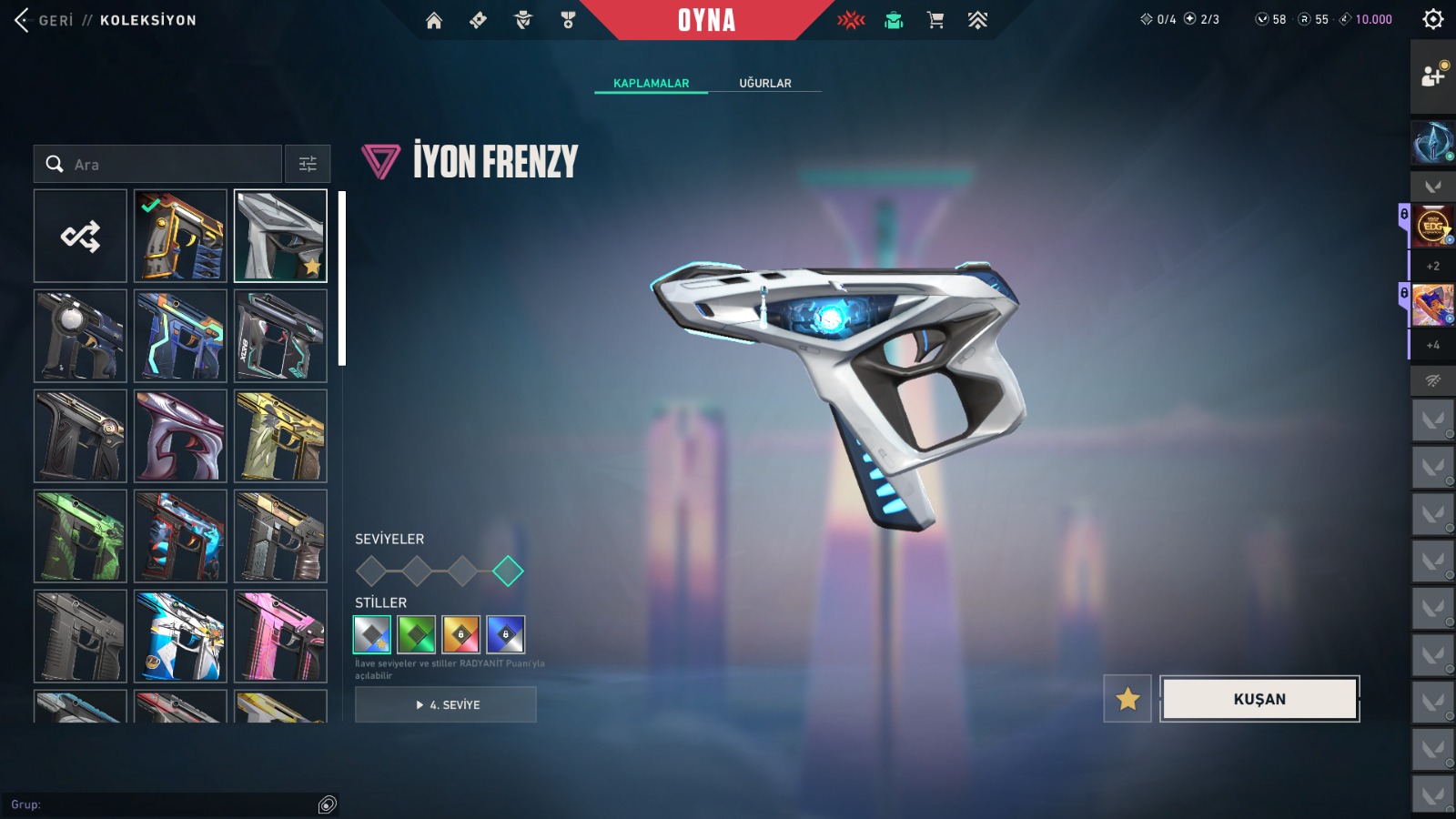Play the 4. Seviye preview video
1456x819 pixels.
(x=446, y=704)
